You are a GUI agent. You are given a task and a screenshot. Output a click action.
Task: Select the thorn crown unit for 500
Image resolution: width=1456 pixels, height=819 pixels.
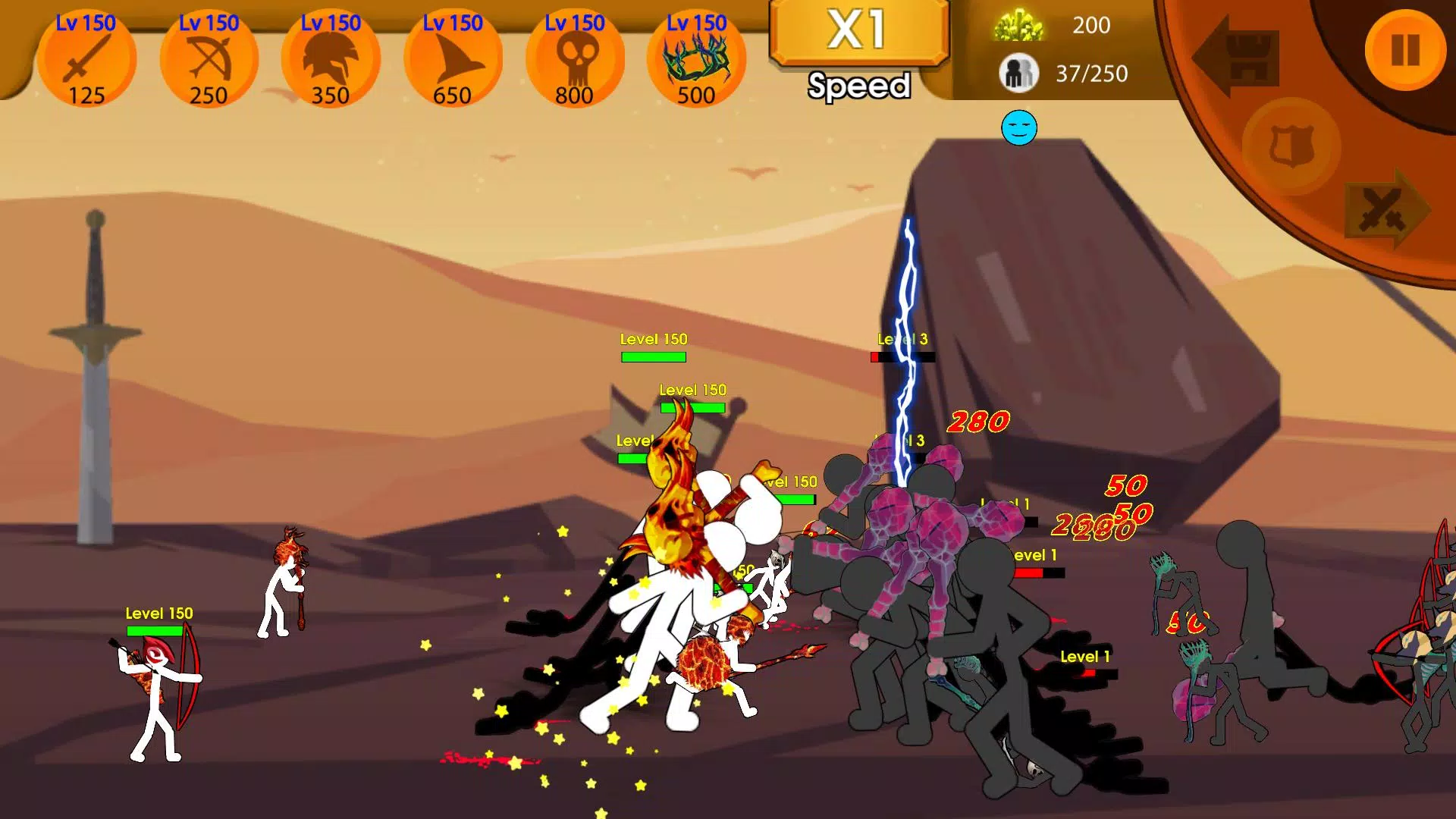coord(696,59)
